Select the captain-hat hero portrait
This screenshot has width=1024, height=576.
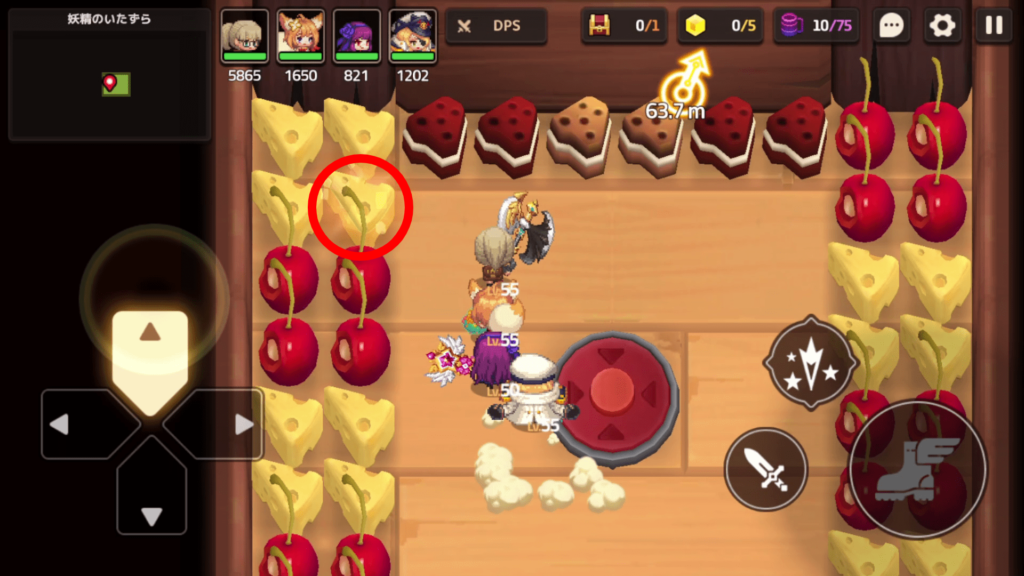pos(412,36)
